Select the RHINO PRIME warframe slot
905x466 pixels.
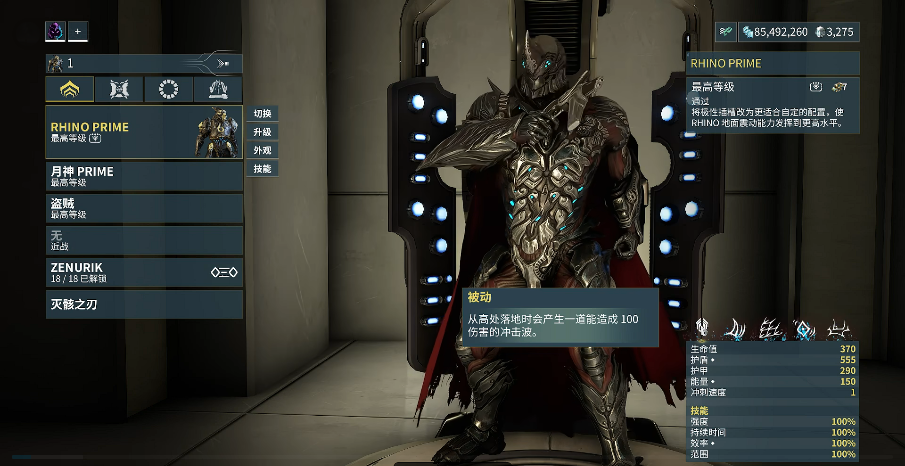[143, 132]
